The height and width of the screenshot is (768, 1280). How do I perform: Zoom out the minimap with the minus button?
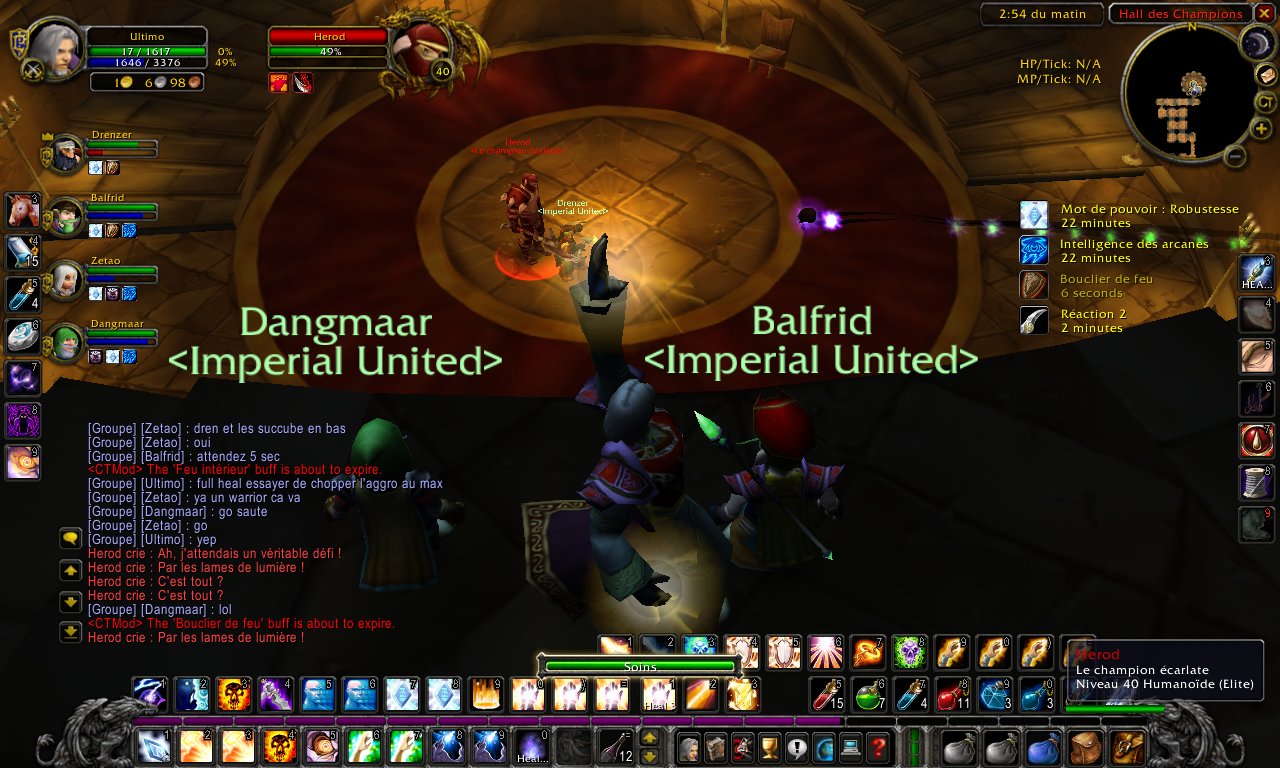tap(1235, 155)
